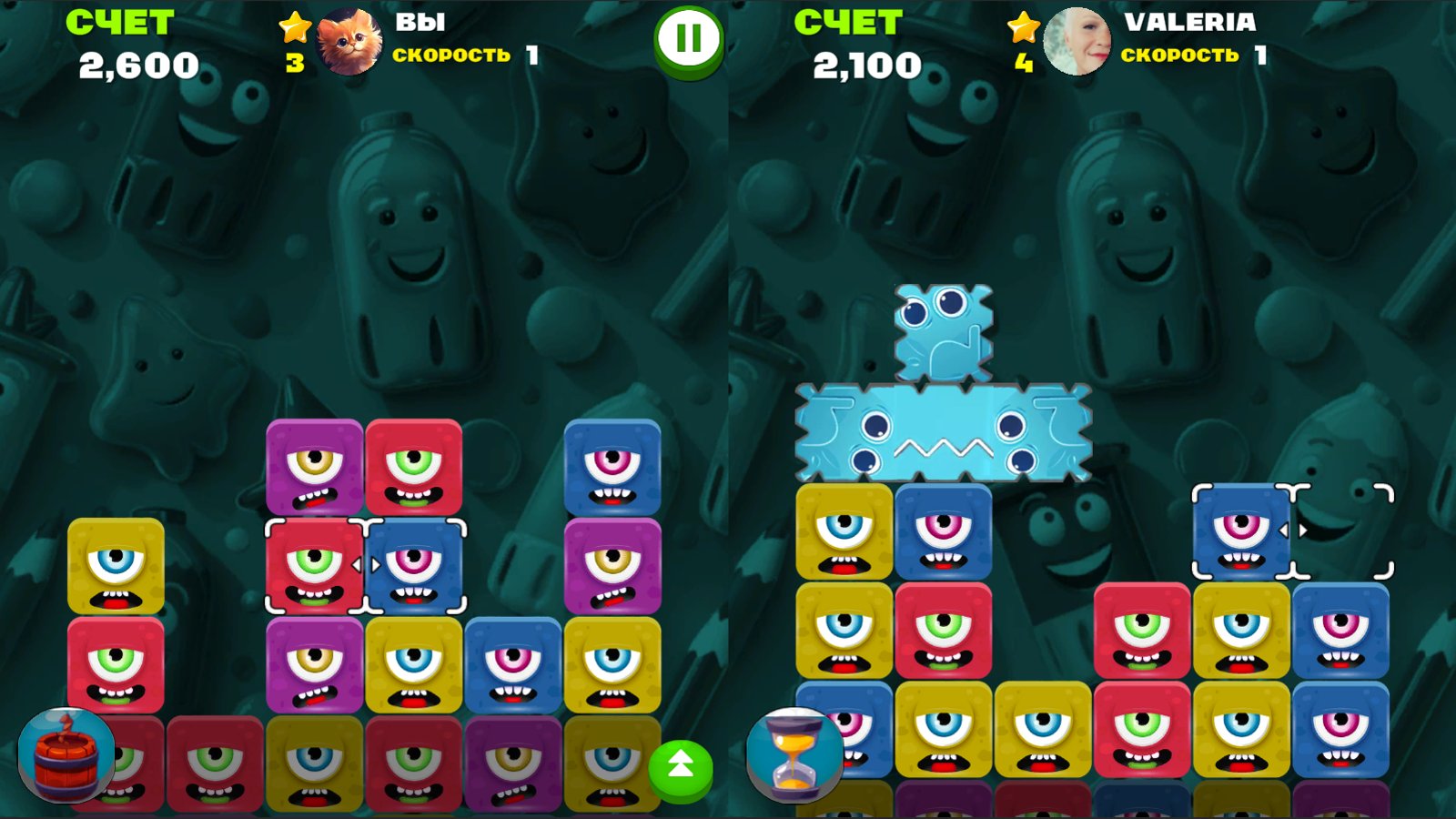Viewport: 1456px width, 819px height.
Task: Tap the small blue monster above the boss
Action: click(x=942, y=332)
